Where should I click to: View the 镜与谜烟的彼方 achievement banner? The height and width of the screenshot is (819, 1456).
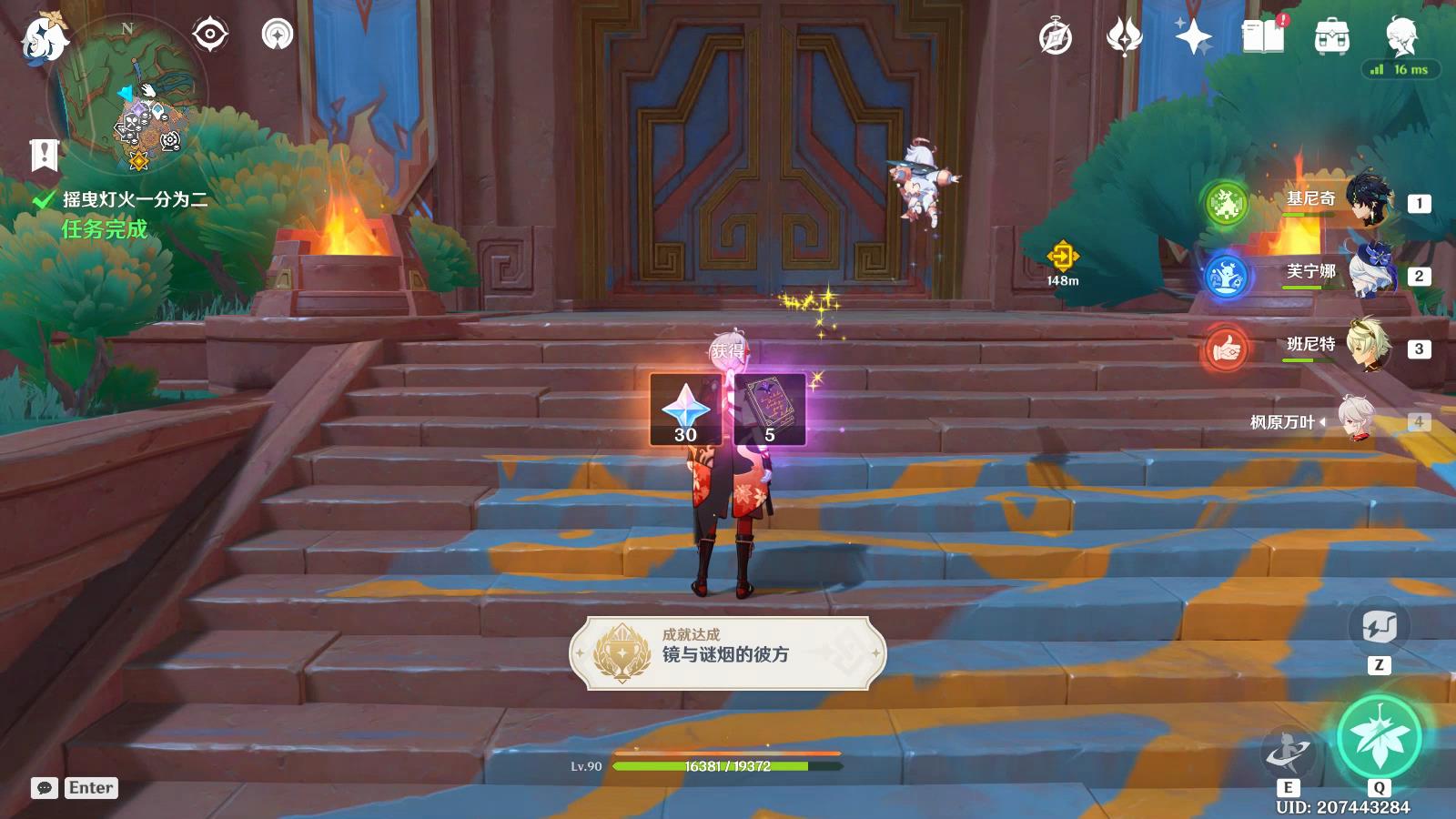coord(728,652)
